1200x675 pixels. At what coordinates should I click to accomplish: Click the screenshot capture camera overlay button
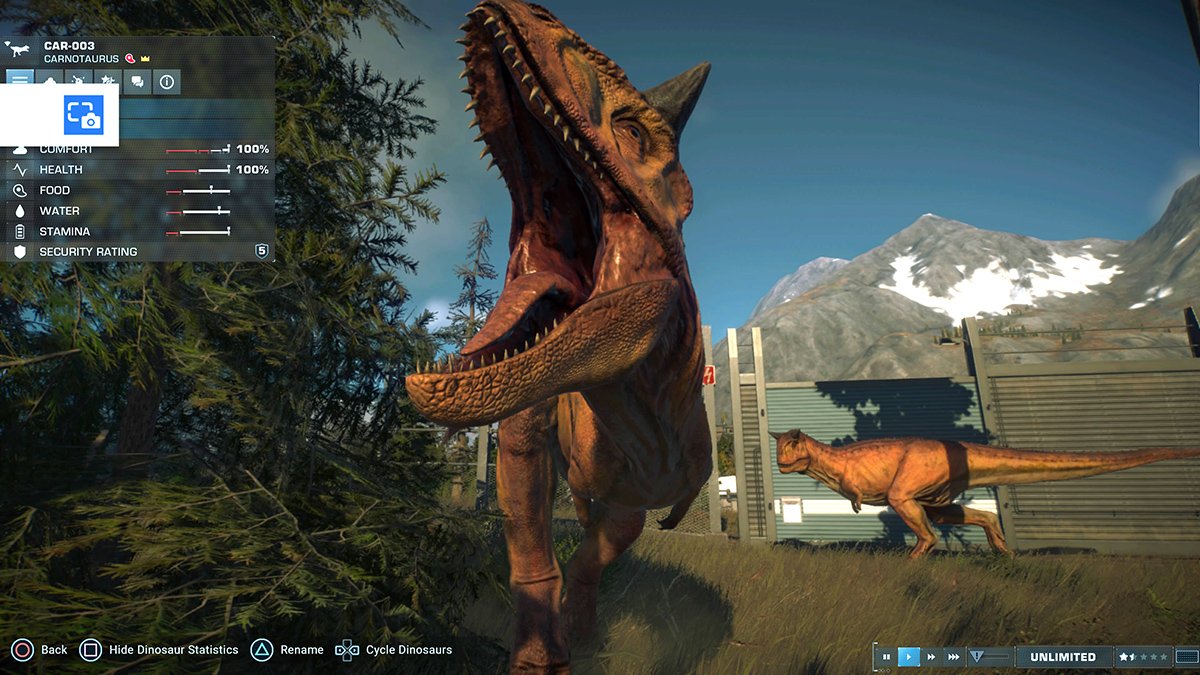pyautogui.click(x=84, y=115)
